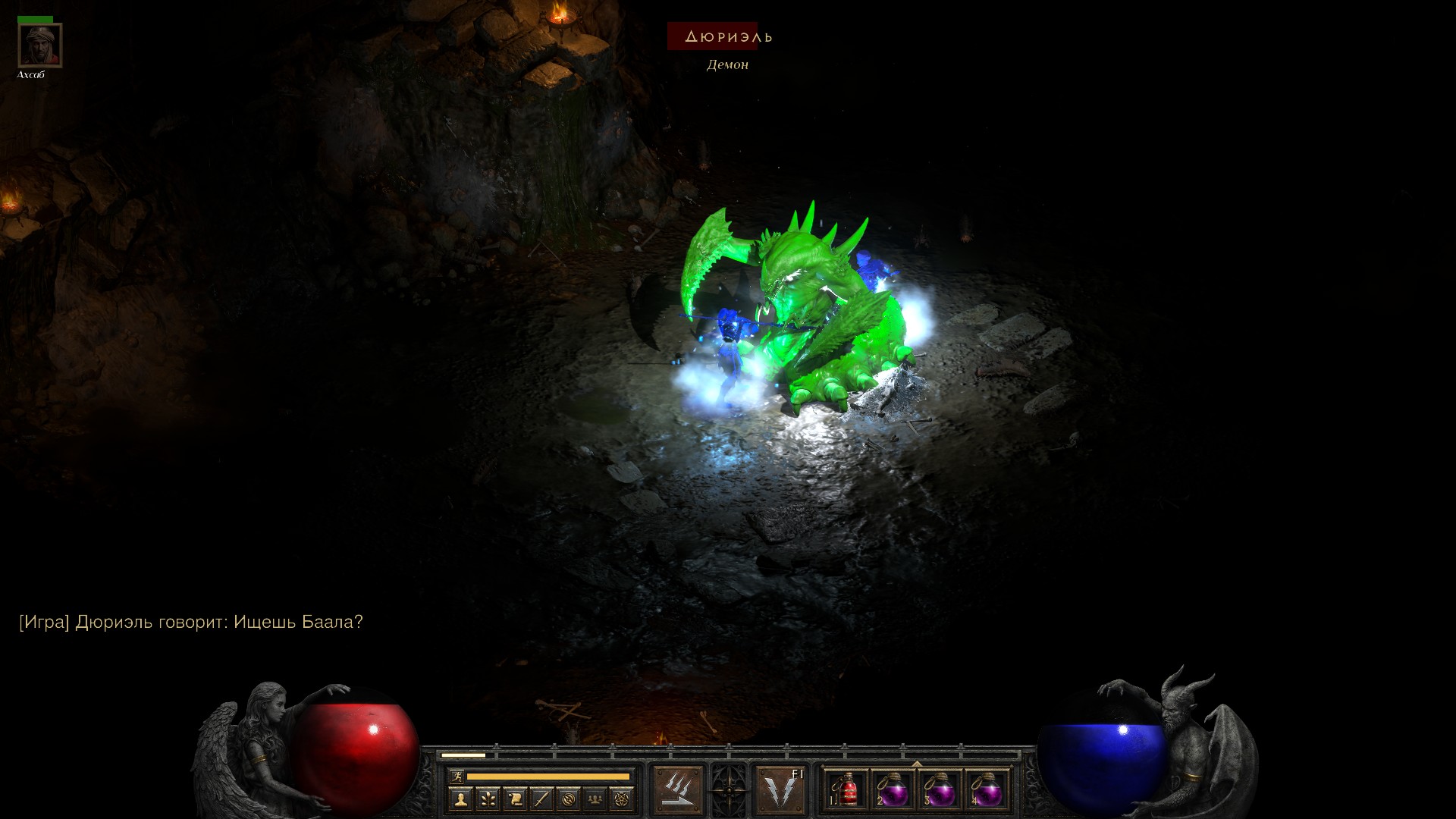Viewport: 1456px width, 819px height.
Task: Use the red healing potion in slot 1
Action: pyautogui.click(x=848, y=791)
